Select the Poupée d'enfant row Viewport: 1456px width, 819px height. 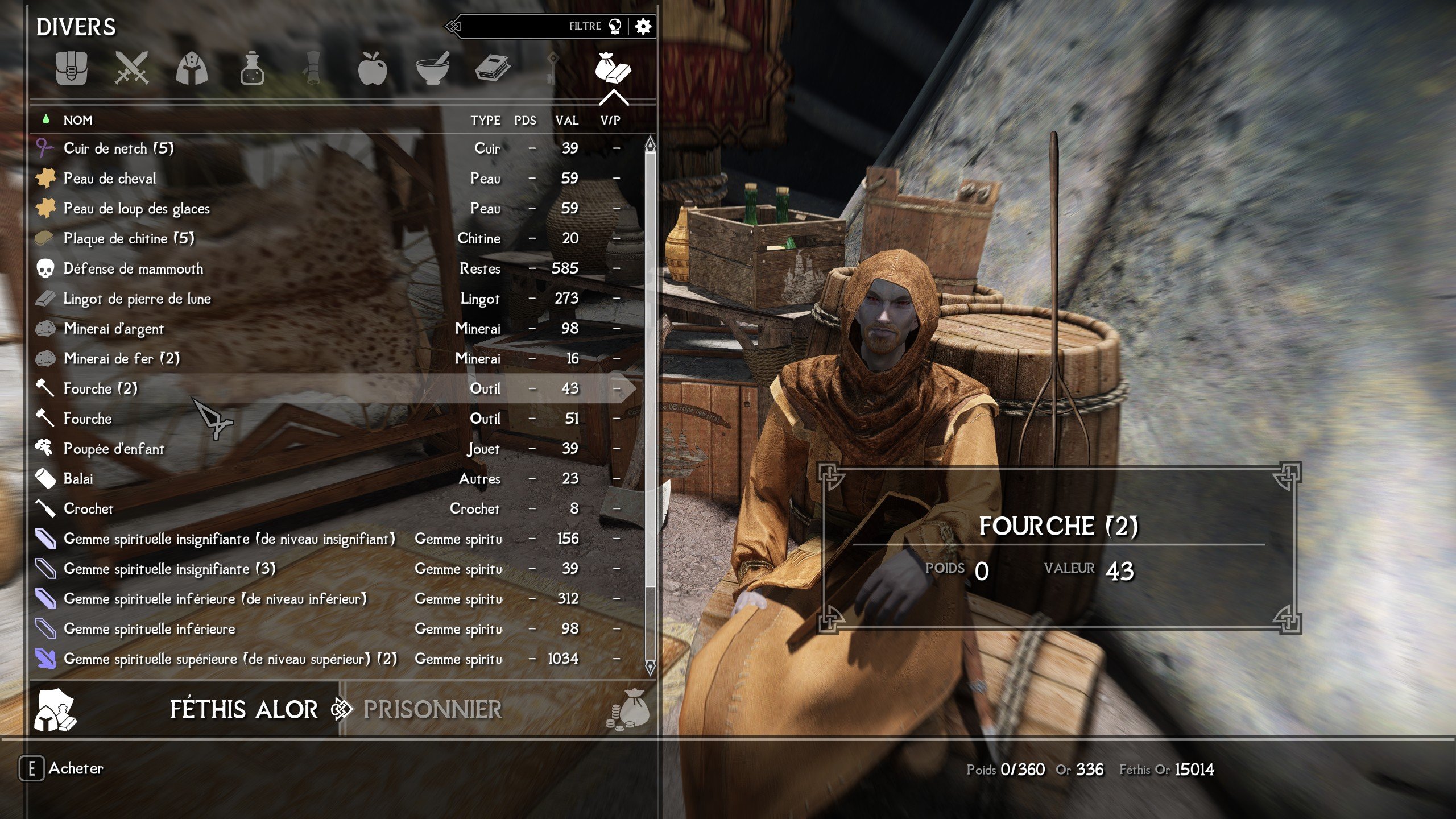[x=114, y=449]
